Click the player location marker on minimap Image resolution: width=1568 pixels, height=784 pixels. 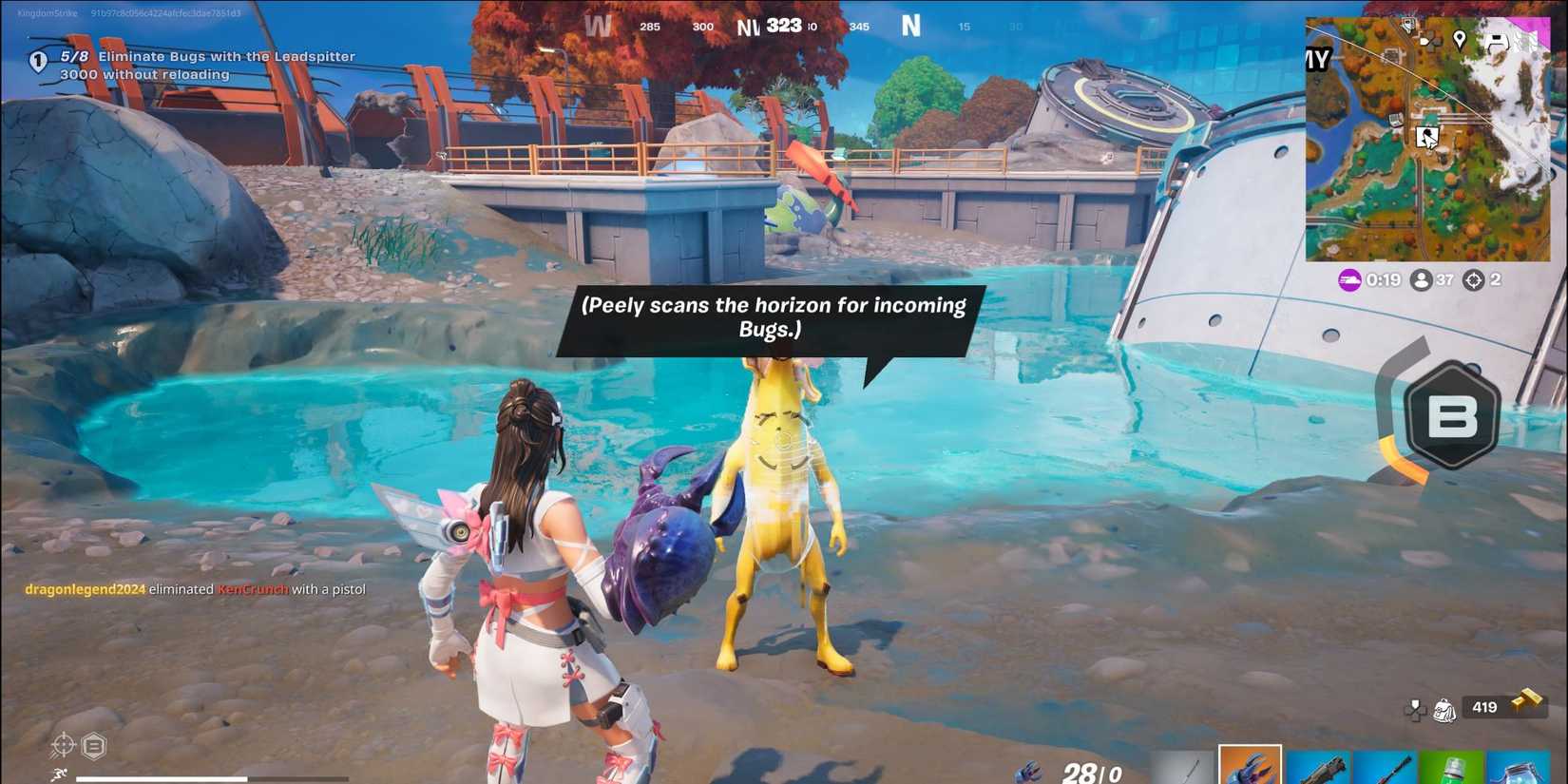tap(1427, 137)
